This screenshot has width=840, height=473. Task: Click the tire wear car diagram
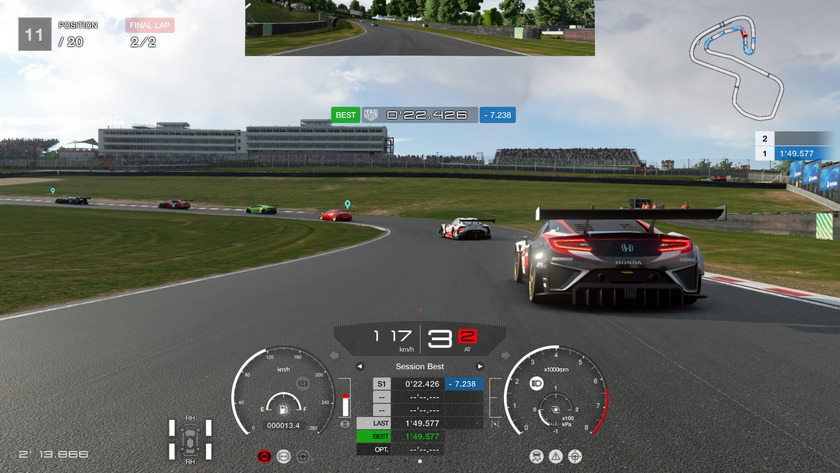click(190, 439)
